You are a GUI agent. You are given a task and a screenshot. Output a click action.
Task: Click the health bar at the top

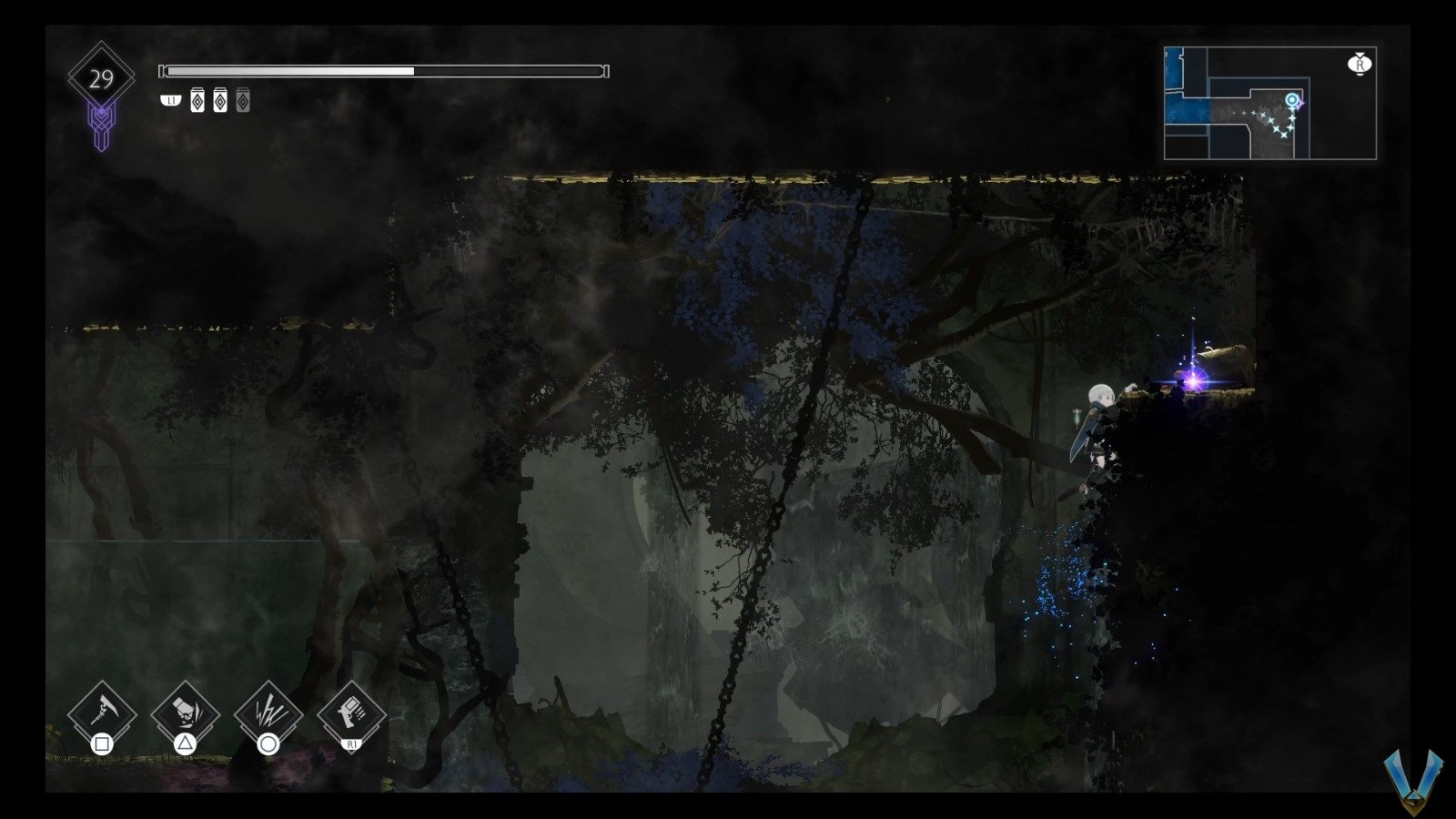coord(382,69)
